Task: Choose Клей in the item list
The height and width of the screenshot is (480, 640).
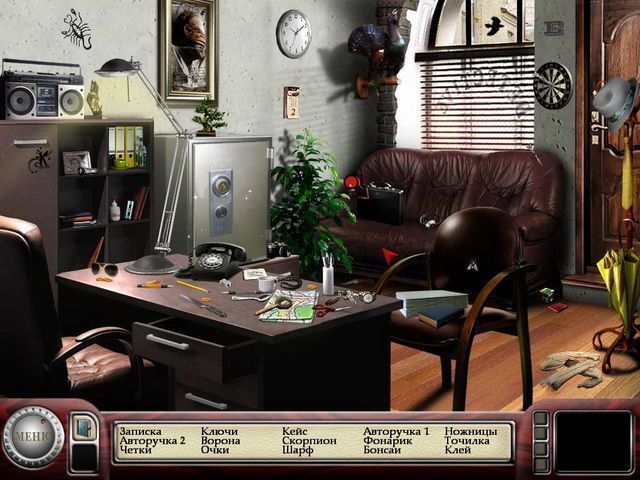Action: pos(458,451)
